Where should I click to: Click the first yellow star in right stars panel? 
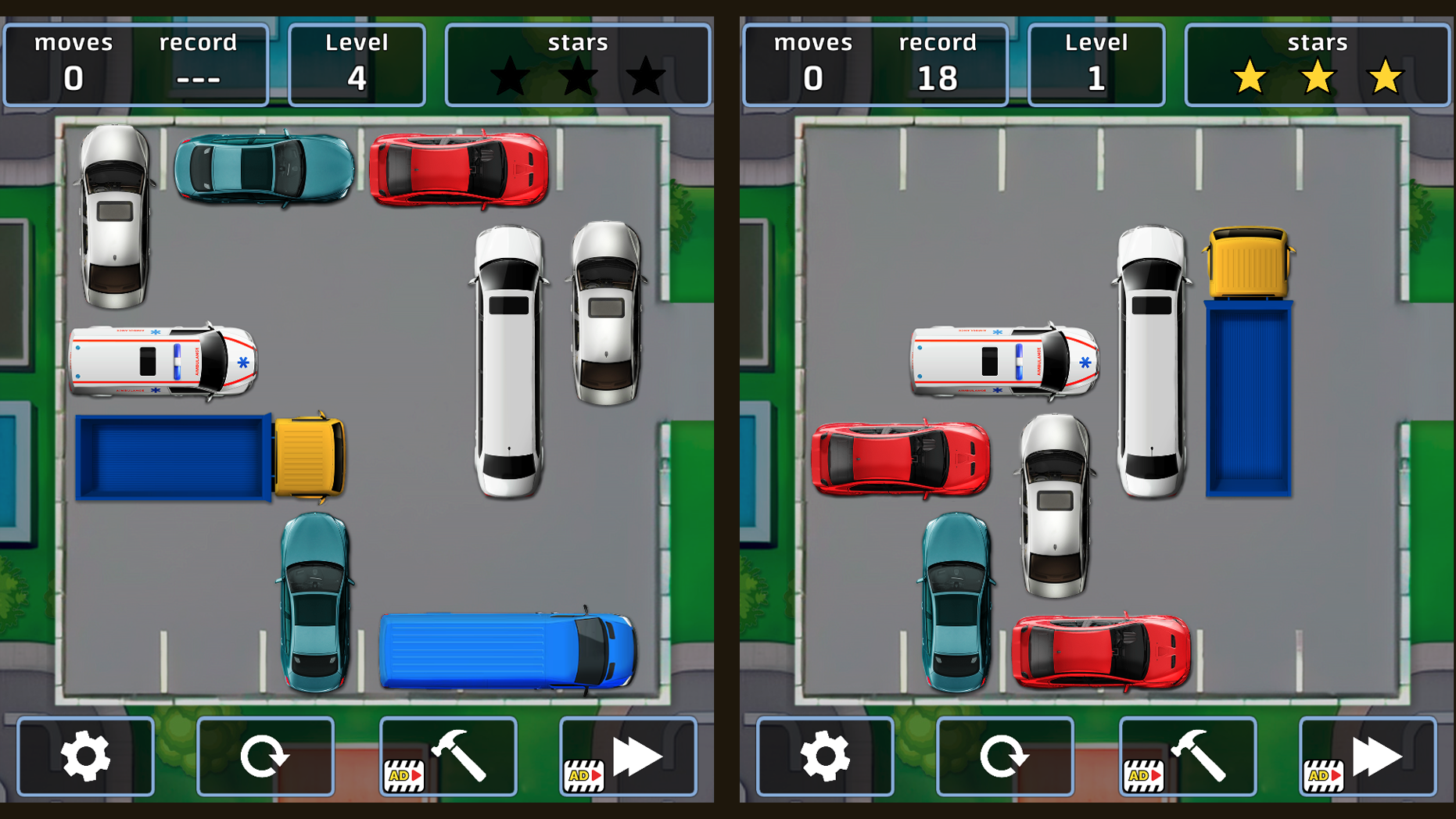pyautogui.click(x=1250, y=78)
